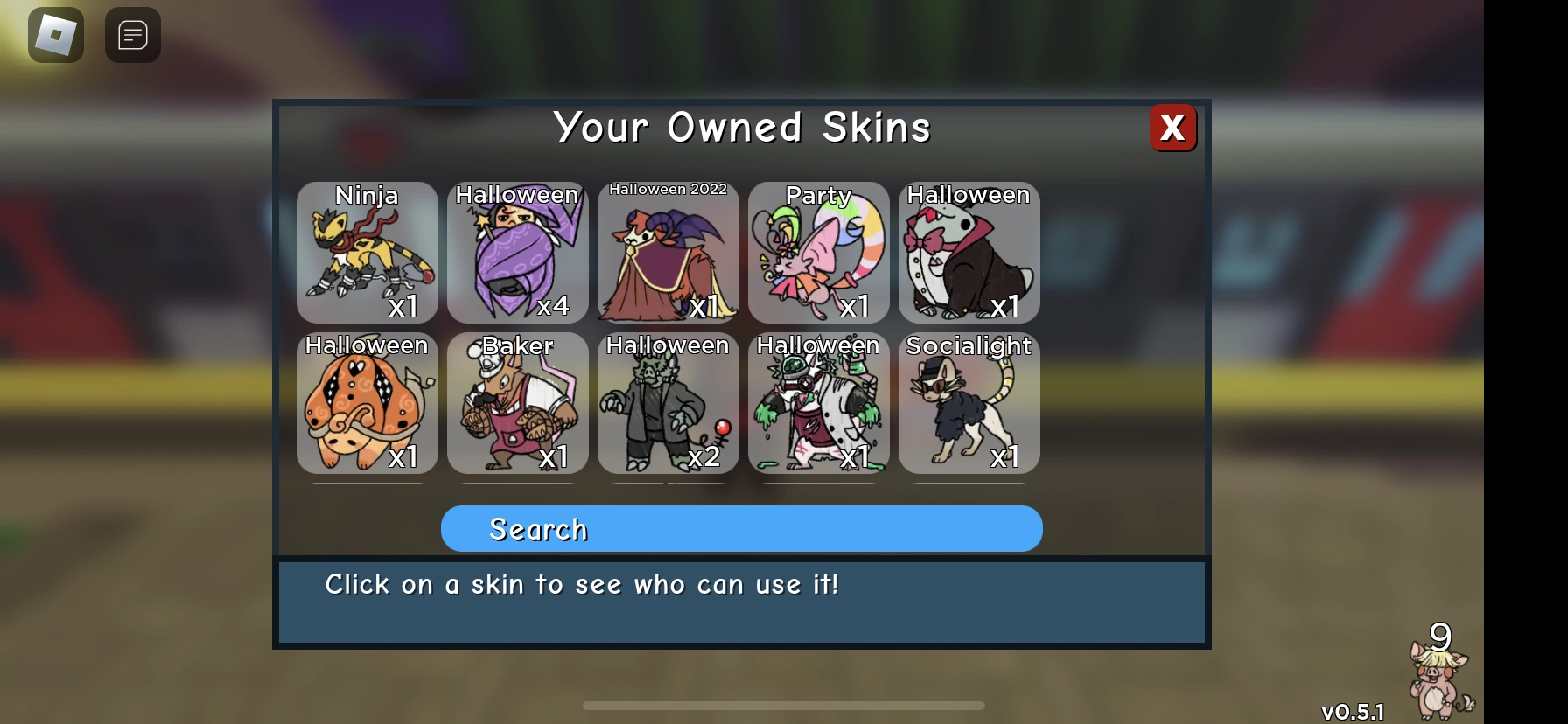Click the Search bar
The height and width of the screenshot is (724, 1568).
tap(742, 528)
